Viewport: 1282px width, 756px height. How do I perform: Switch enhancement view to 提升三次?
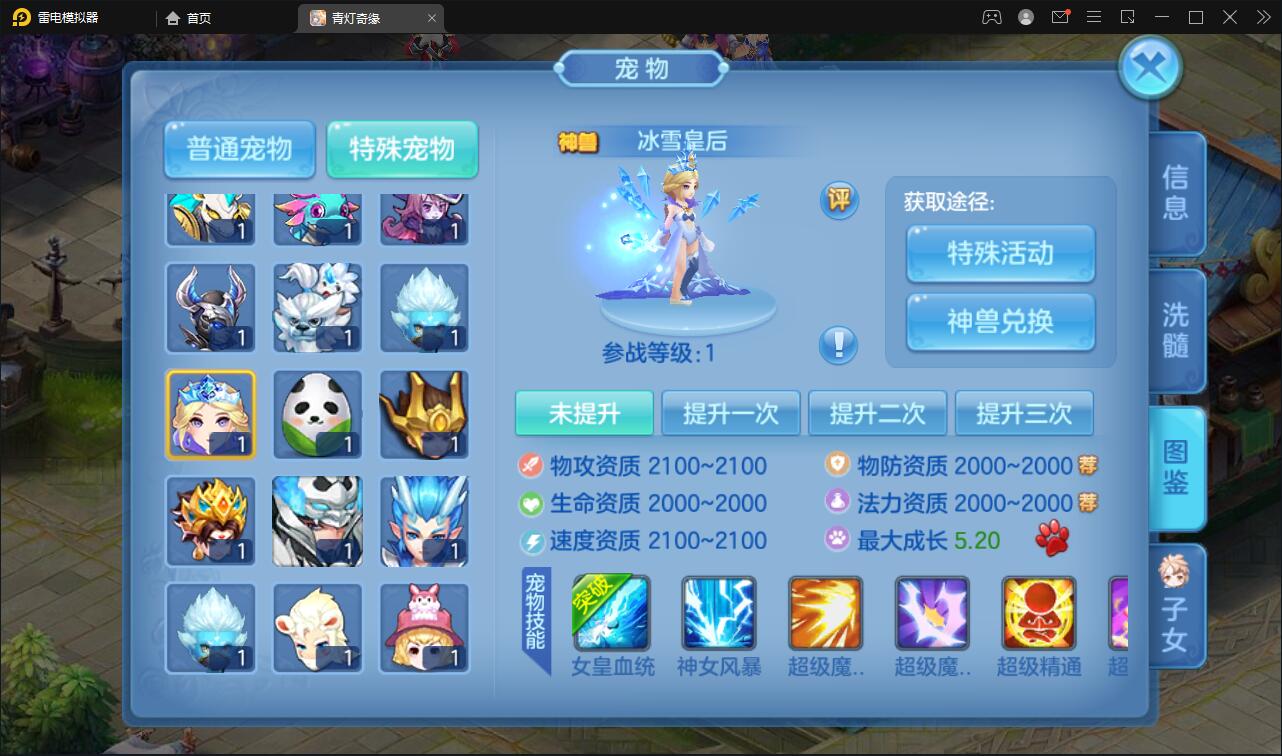[x=1024, y=412]
